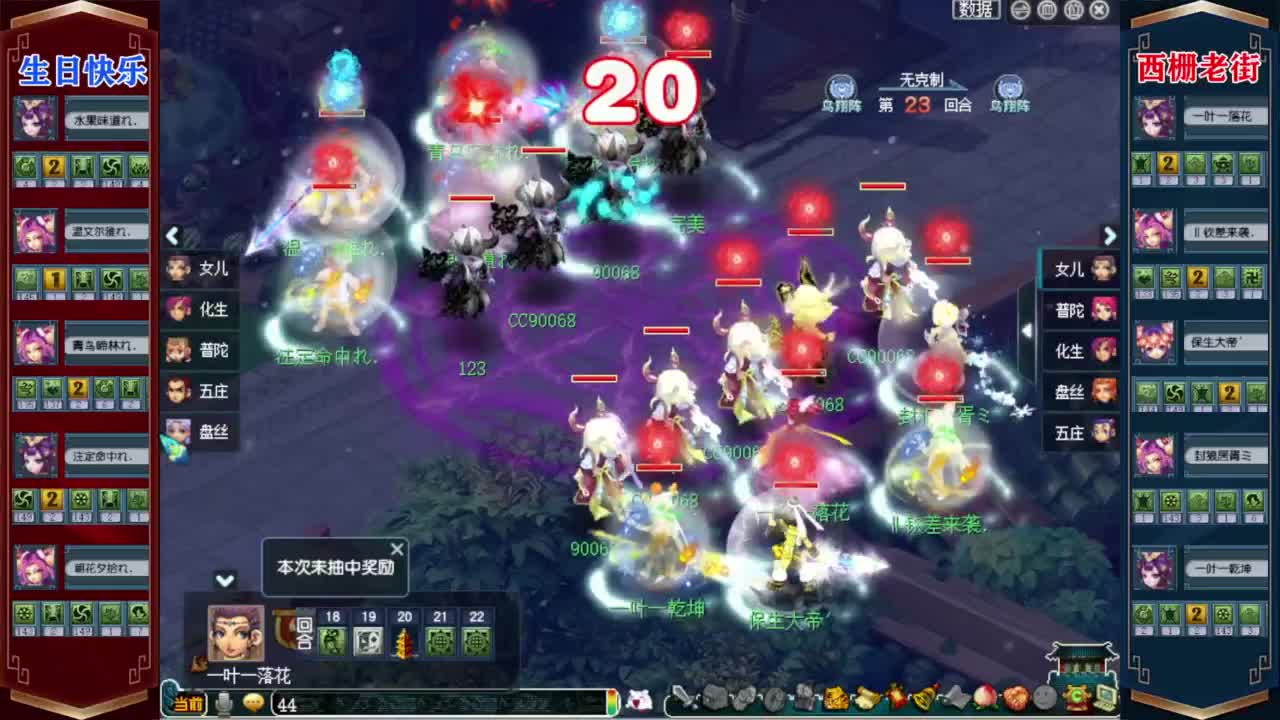1280x720 pixels.
Task: Select the sword icon on the bottom toolbar
Action: (680, 697)
